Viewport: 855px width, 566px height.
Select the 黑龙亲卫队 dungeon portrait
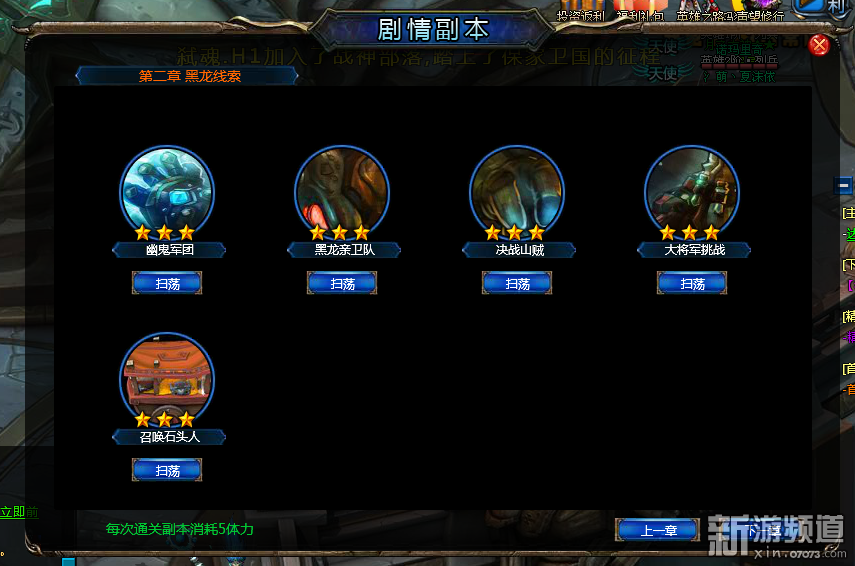pyautogui.click(x=342, y=192)
